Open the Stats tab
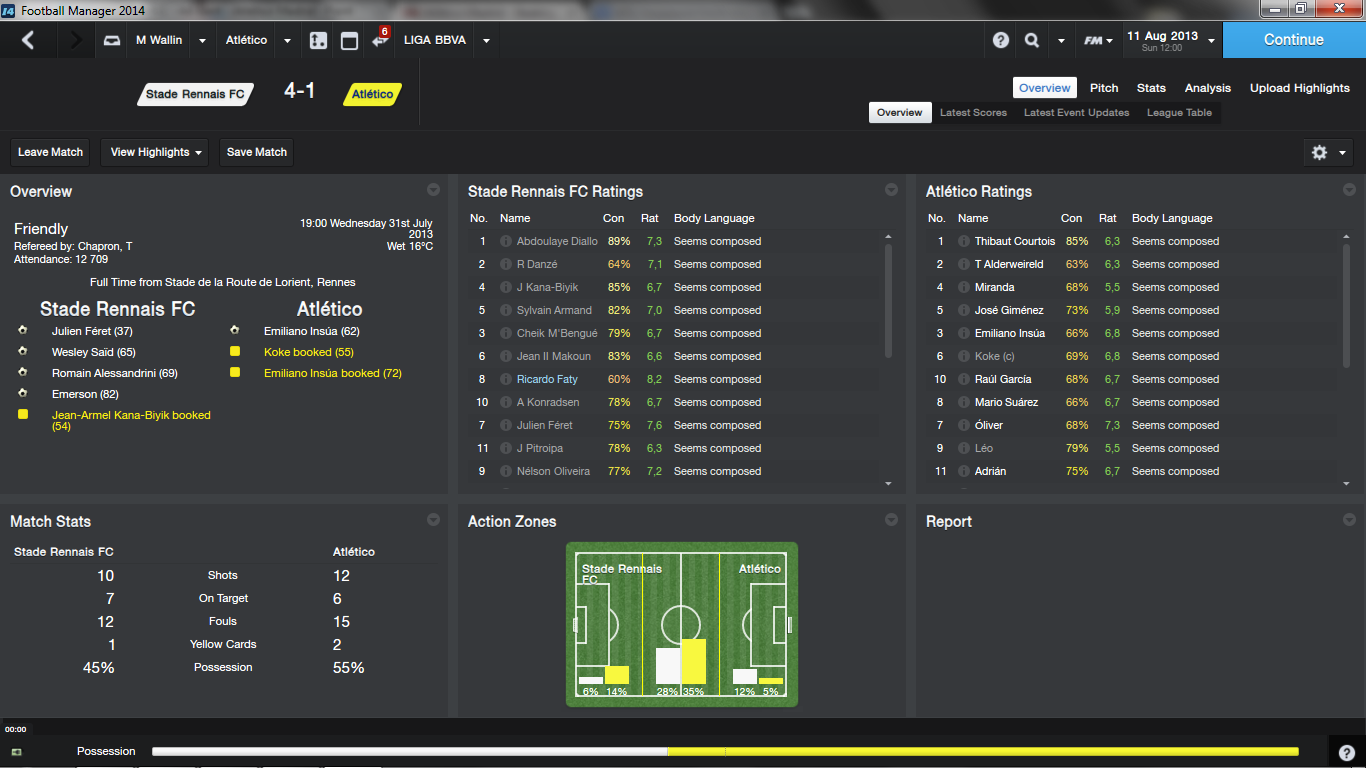This screenshot has height=768, width=1366. [1151, 88]
